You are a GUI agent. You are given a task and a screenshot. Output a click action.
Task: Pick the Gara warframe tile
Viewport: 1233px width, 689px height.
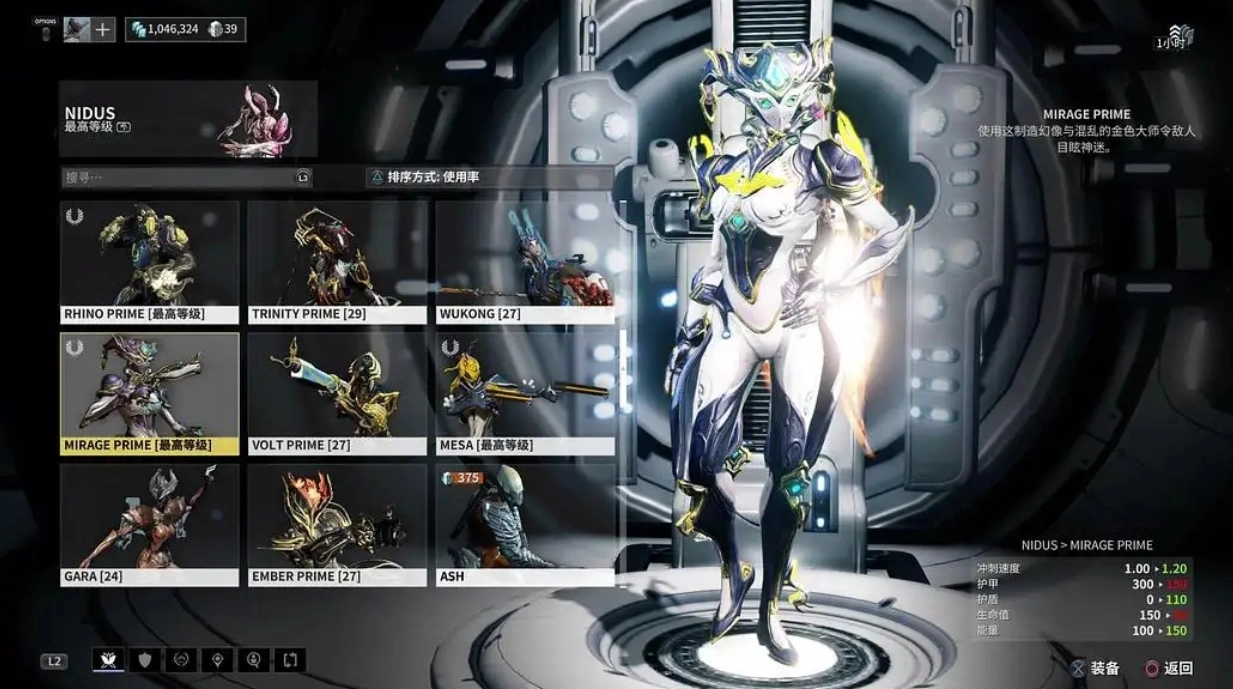(149, 524)
